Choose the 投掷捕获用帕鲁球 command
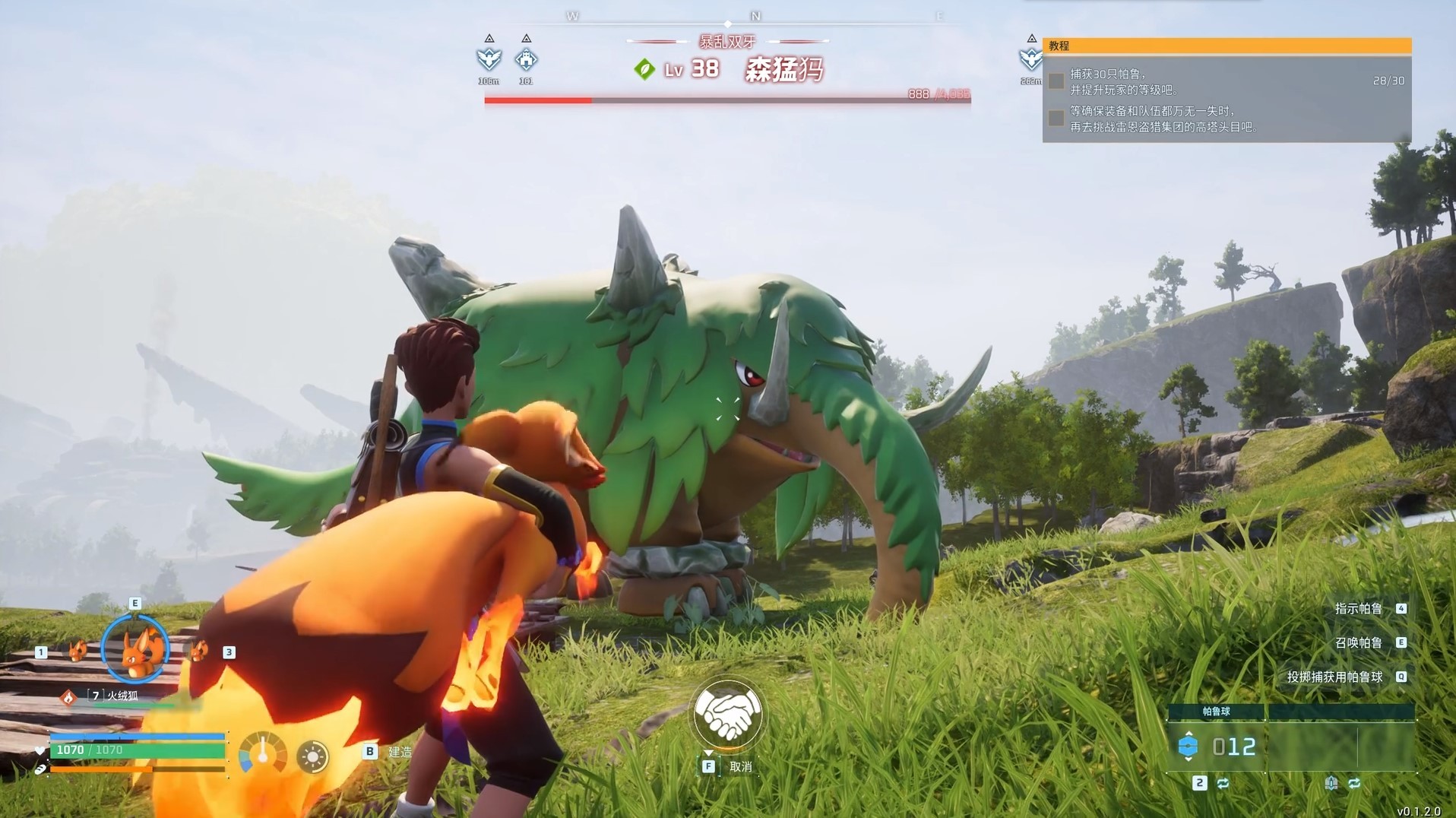The height and width of the screenshot is (818, 1456). pyautogui.click(x=1335, y=677)
